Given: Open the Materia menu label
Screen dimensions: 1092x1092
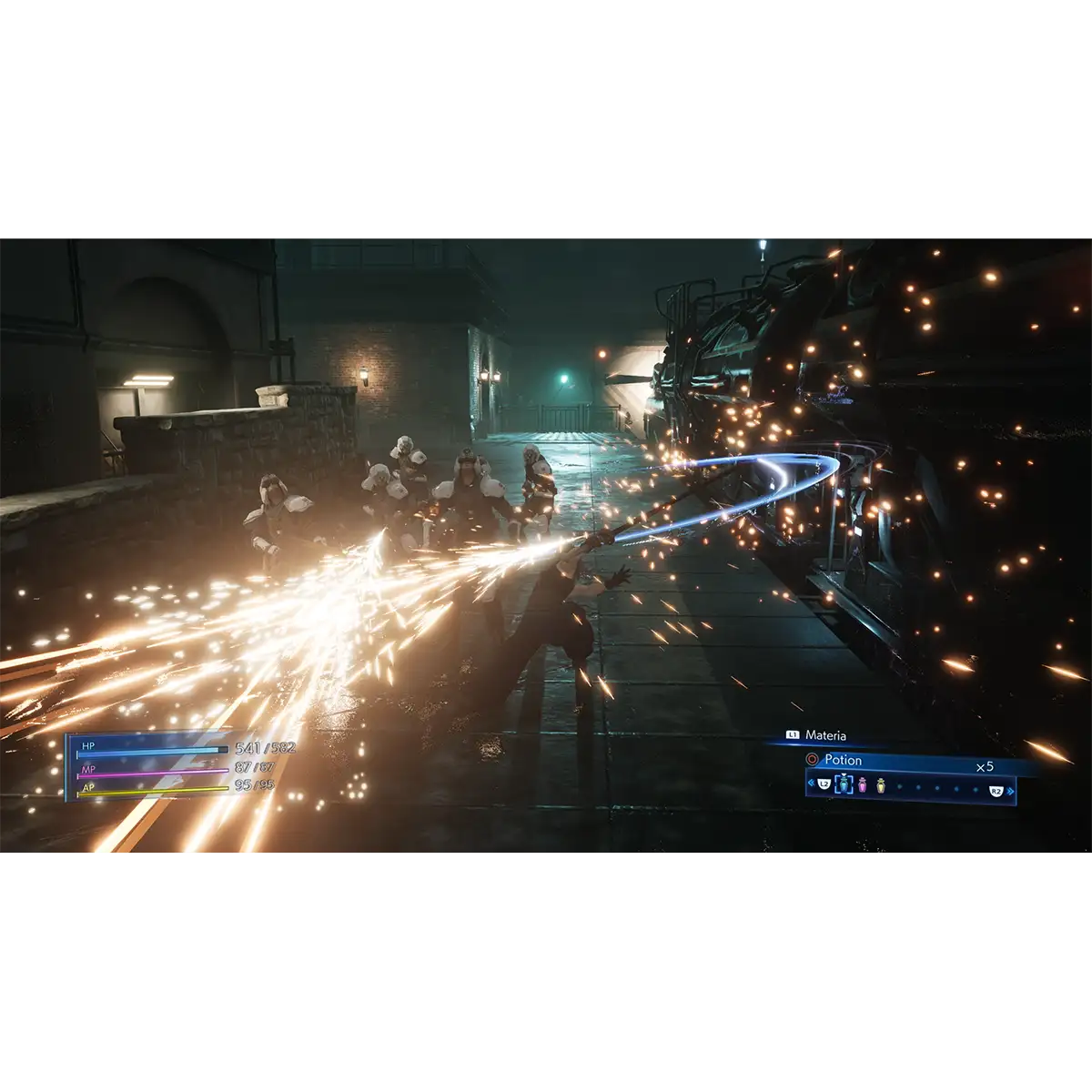Looking at the screenshot, I should pos(824,735).
